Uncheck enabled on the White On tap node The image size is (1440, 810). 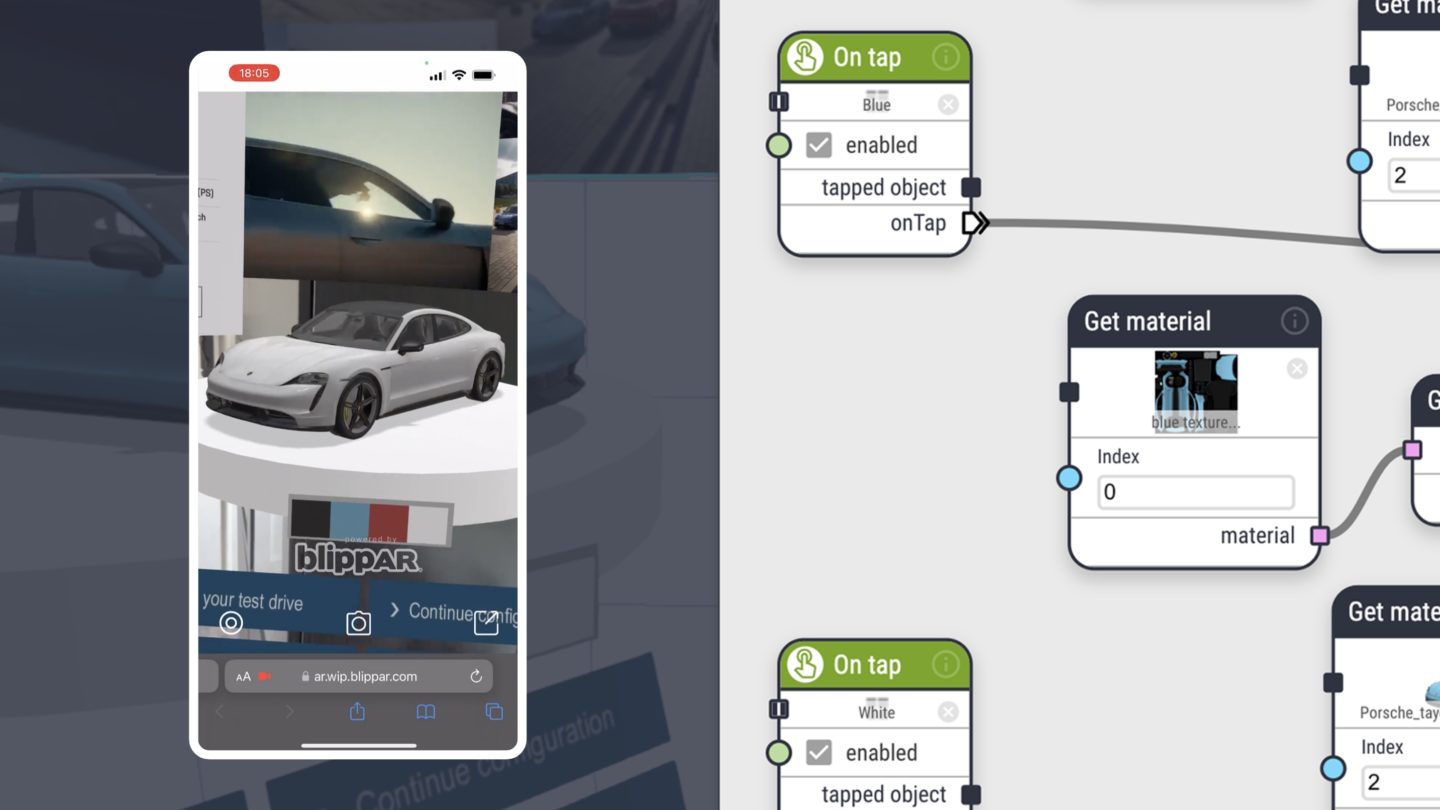pyautogui.click(x=817, y=752)
